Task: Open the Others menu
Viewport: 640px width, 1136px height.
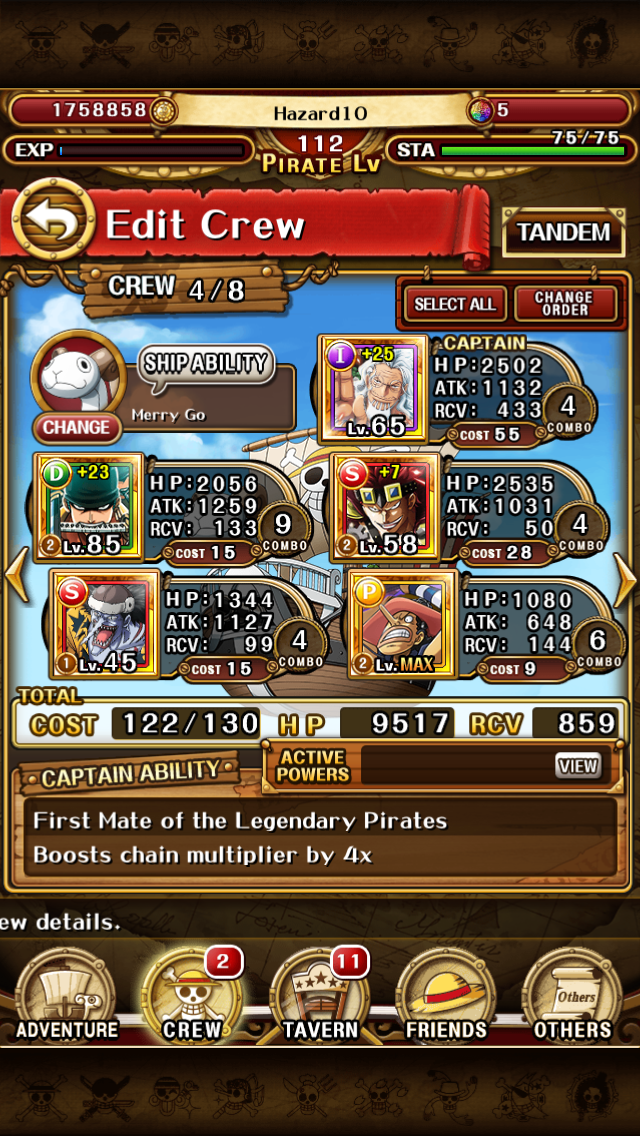Action: [x=572, y=997]
